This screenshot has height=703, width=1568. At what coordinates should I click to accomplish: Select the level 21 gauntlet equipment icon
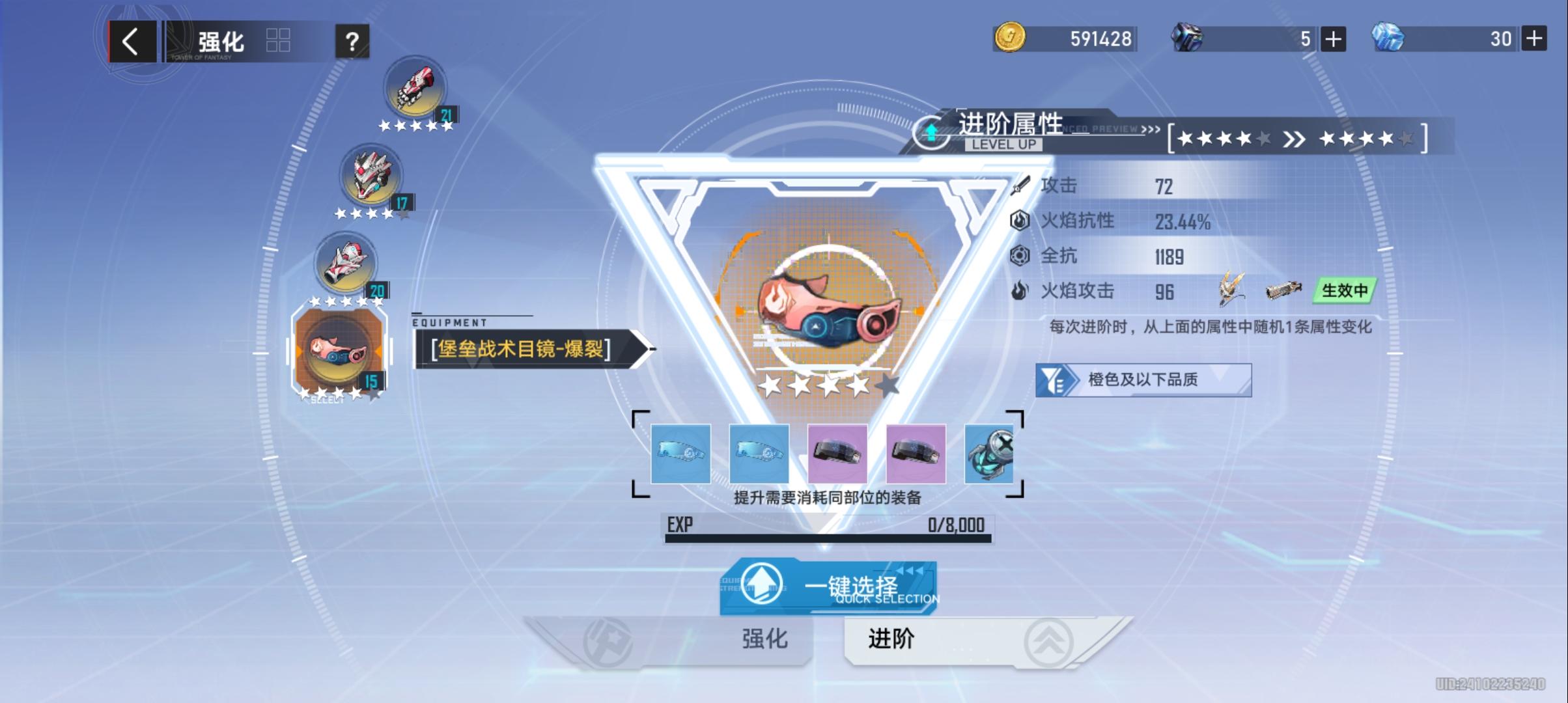pyautogui.click(x=415, y=89)
